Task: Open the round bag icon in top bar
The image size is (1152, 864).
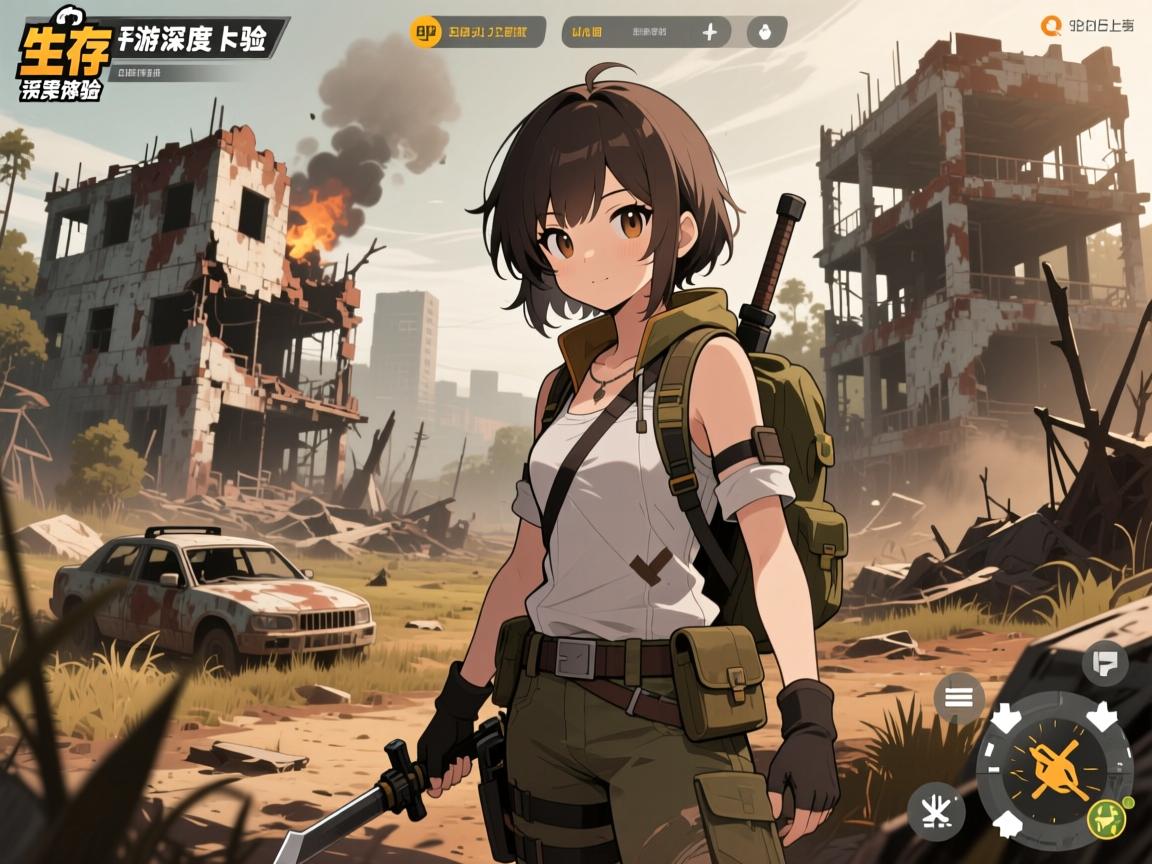Action: [766, 32]
